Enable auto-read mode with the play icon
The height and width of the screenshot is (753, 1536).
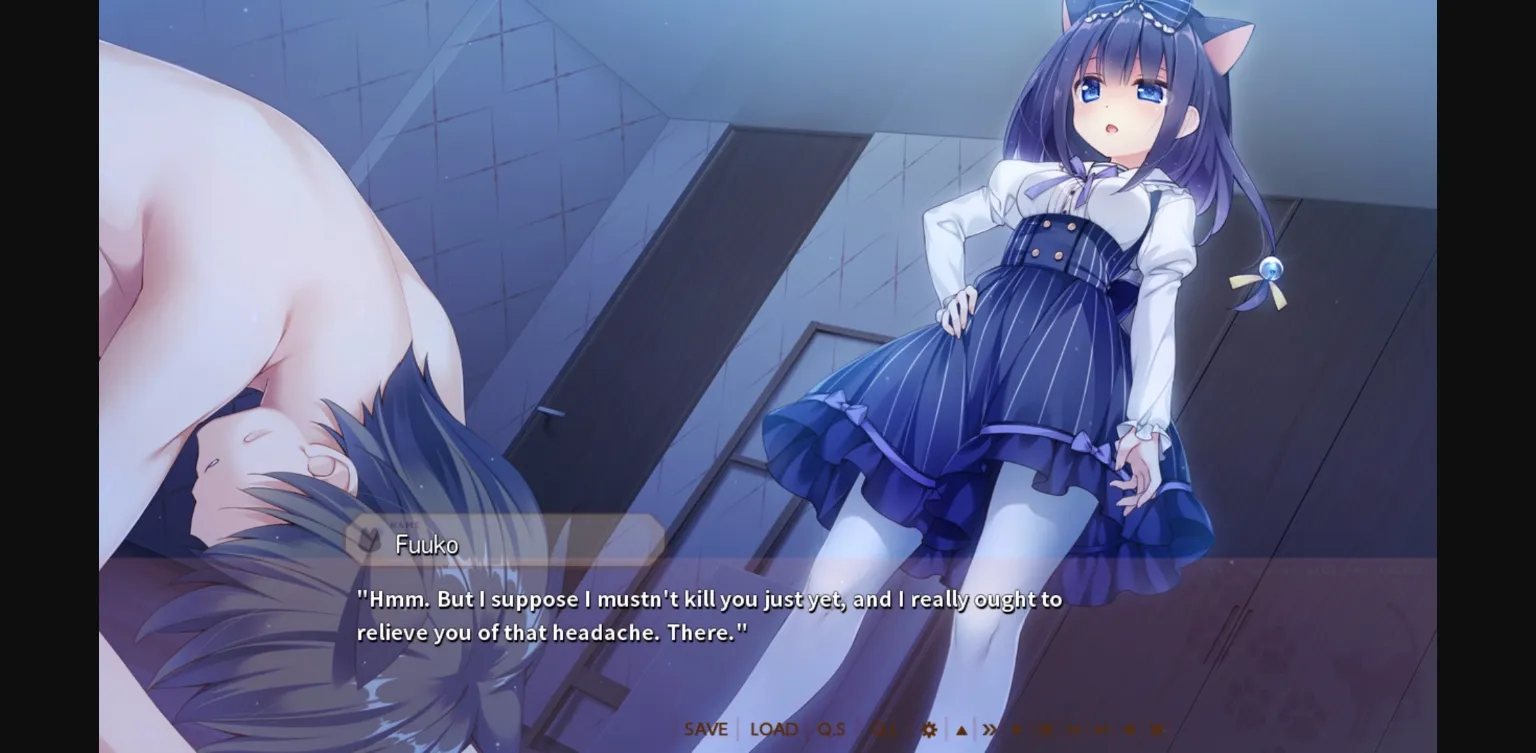(1018, 729)
